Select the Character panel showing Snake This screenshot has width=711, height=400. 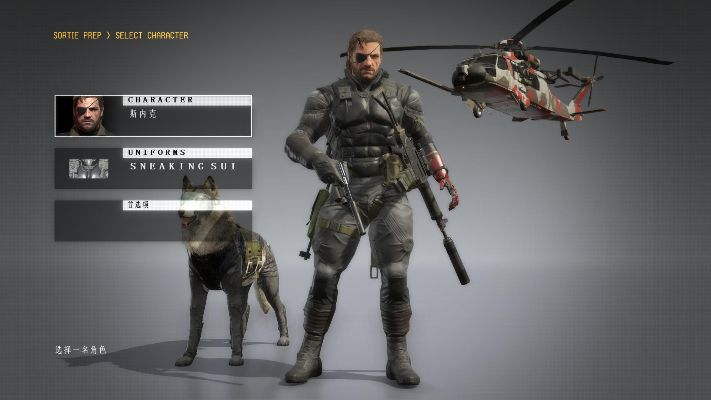click(x=153, y=116)
